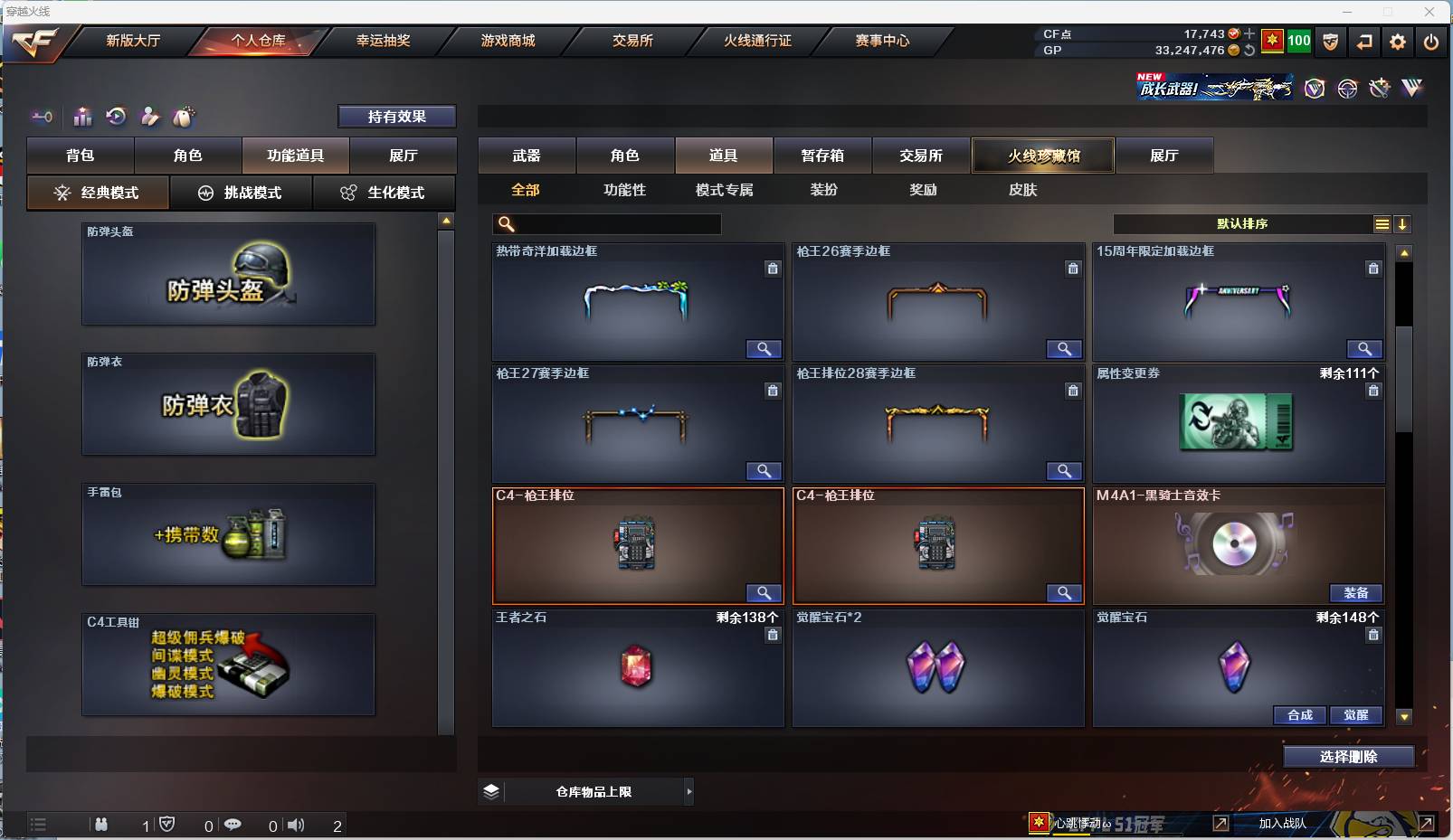Switch to the 武器 tab
Screen dimensions: 1453x840
527,155
